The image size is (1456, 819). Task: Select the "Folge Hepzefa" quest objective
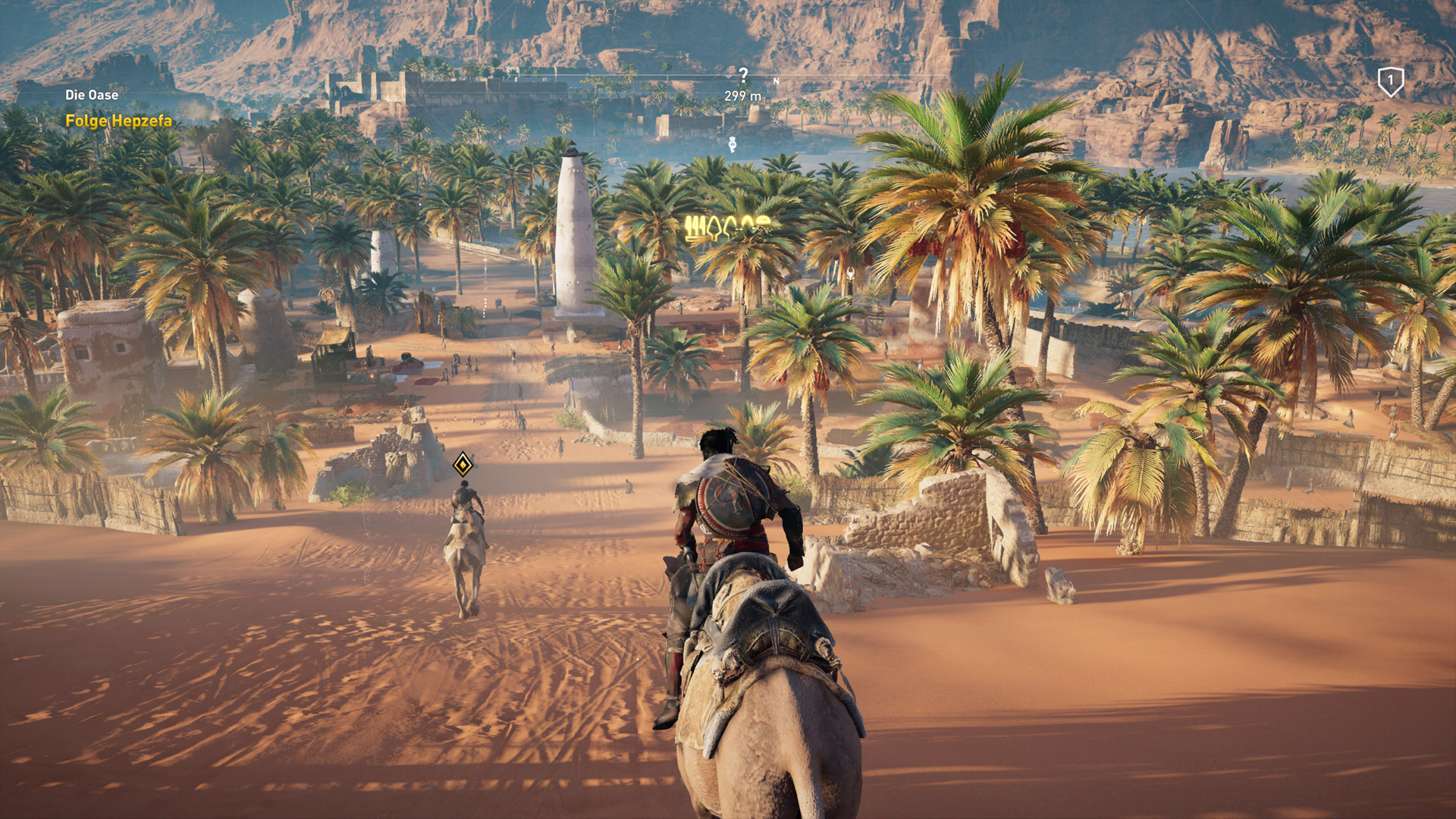pyautogui.click(x=118, y=121)
